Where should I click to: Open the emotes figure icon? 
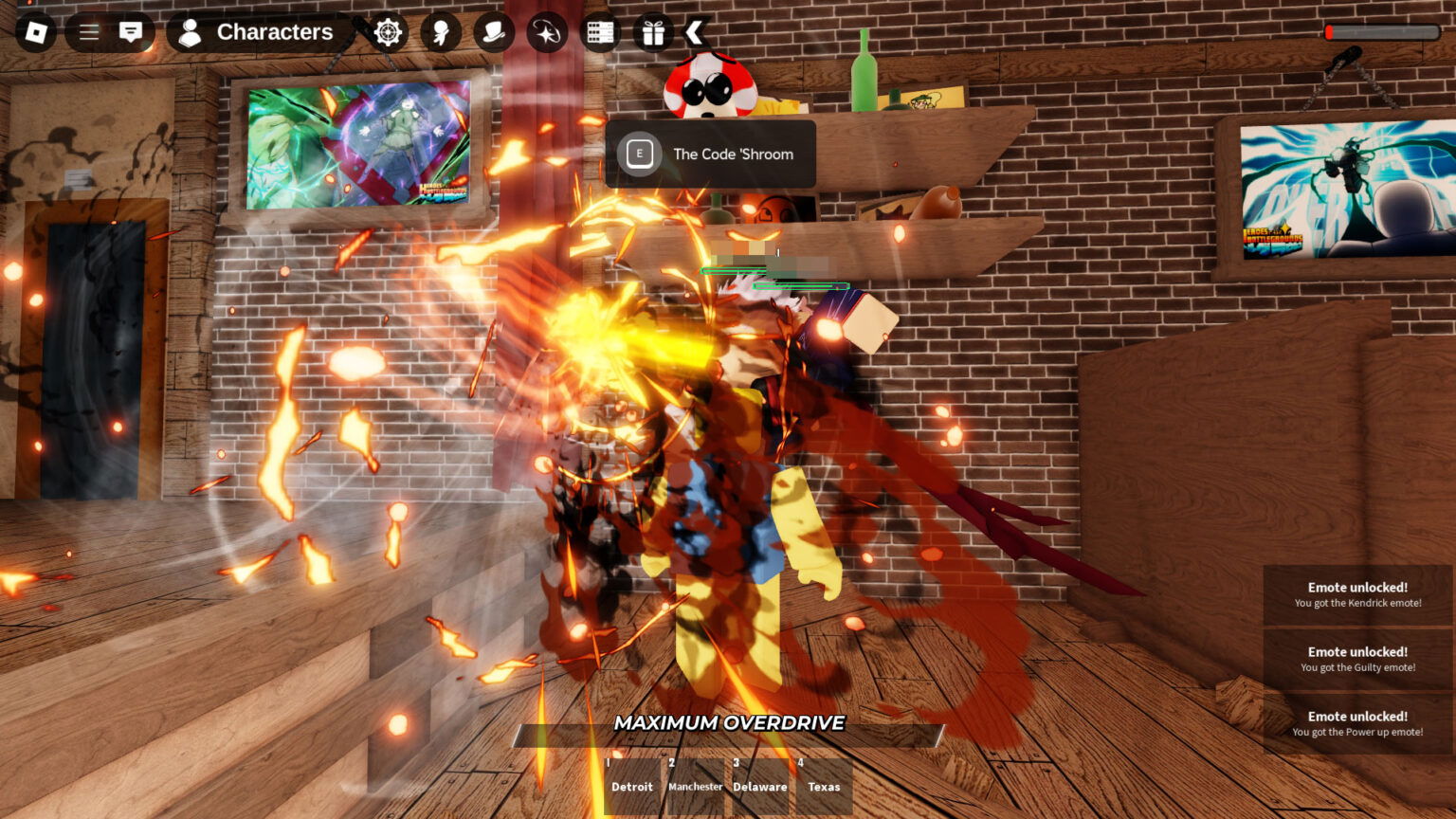pos(440,31)
